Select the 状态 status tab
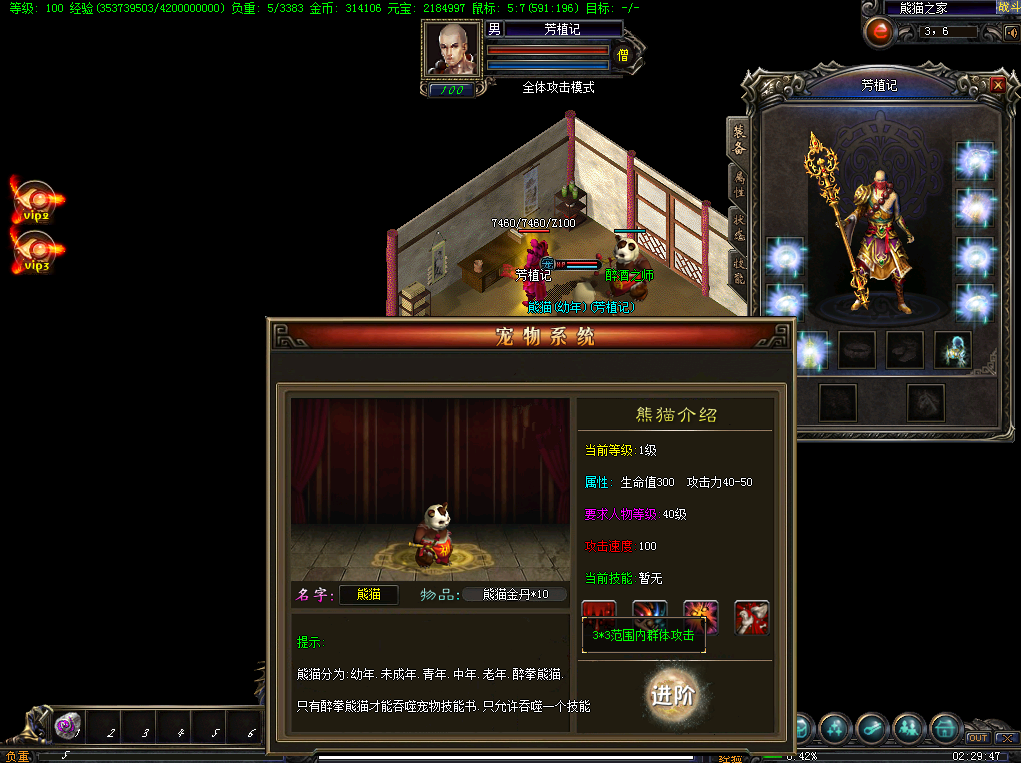1021x763 pixels. tap(739, 226)
